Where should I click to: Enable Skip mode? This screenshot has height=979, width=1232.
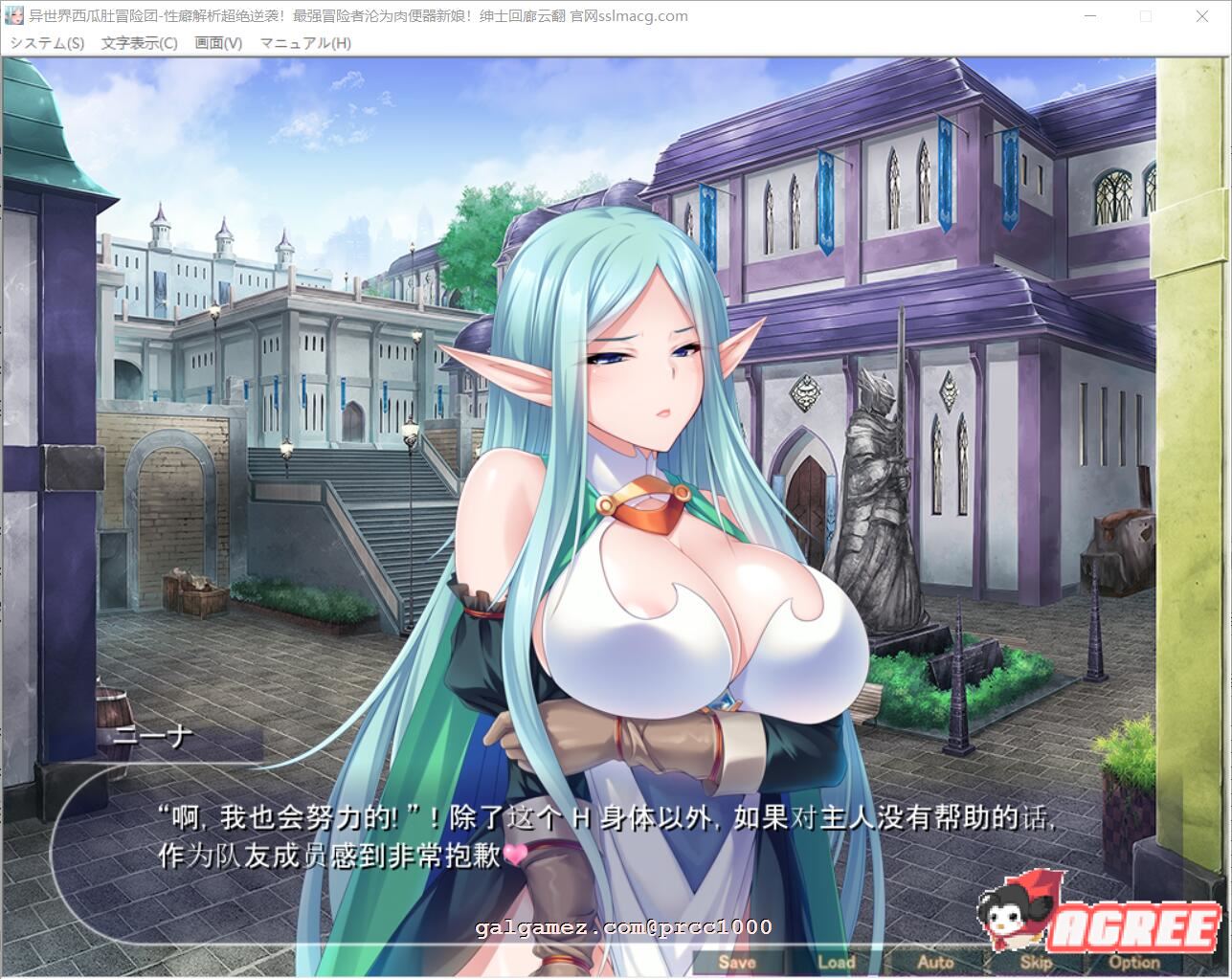[1036, 963]
